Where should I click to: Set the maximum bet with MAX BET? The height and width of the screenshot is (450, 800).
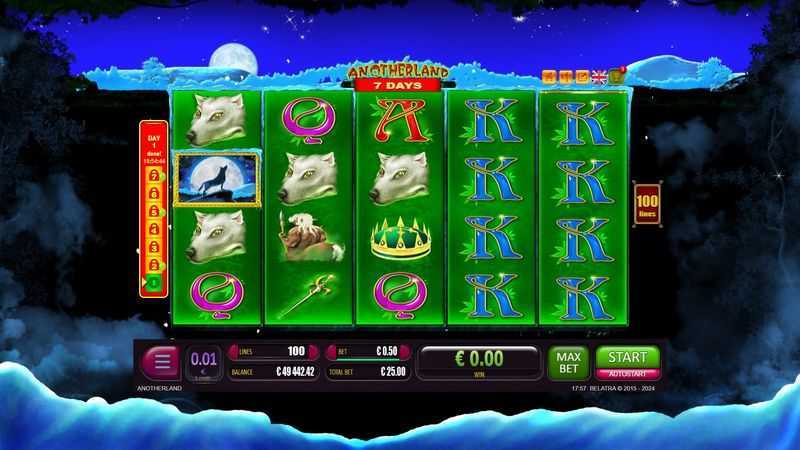[x=567, y=362]
